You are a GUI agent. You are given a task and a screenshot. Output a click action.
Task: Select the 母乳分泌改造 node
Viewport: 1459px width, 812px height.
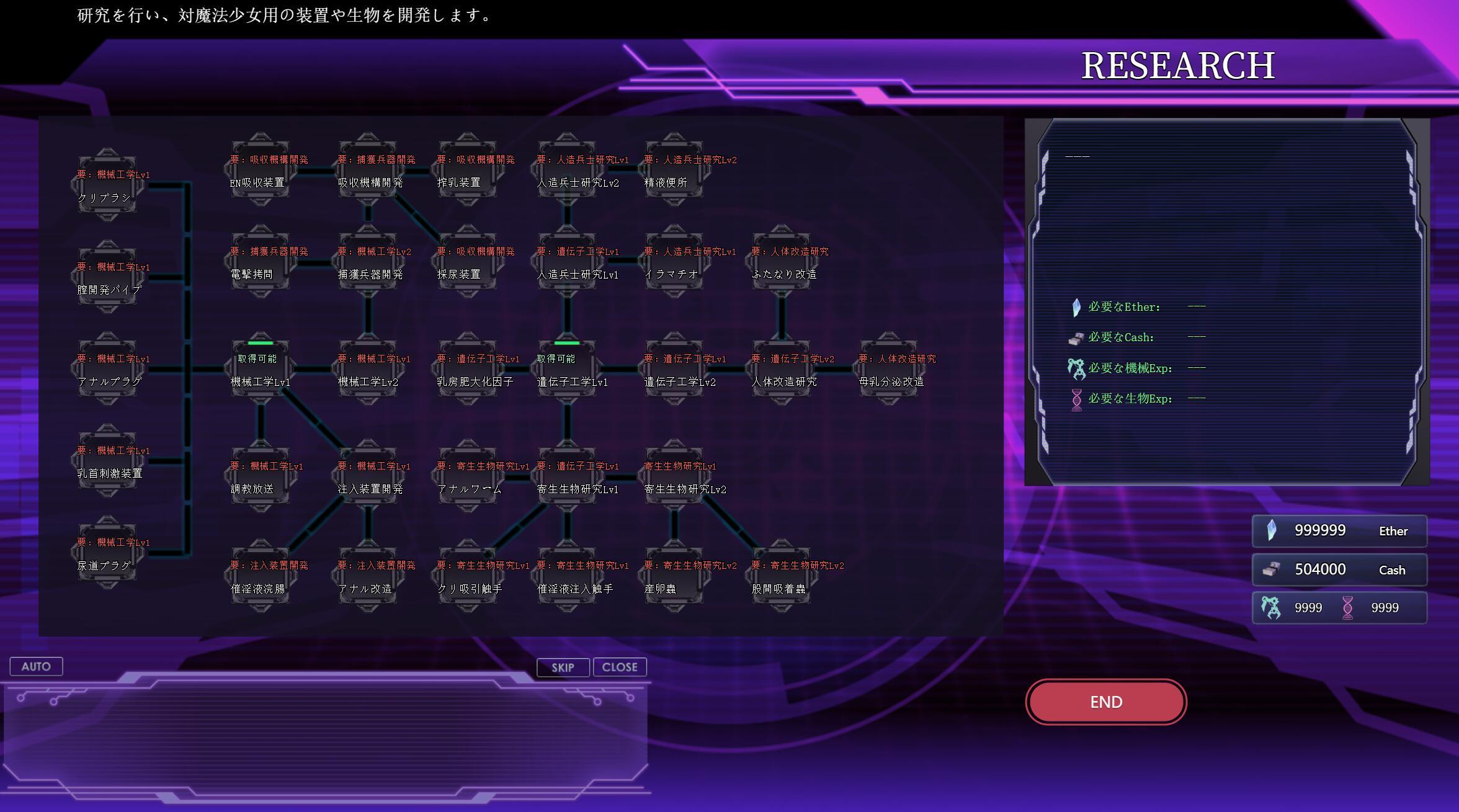pos(889,369)
